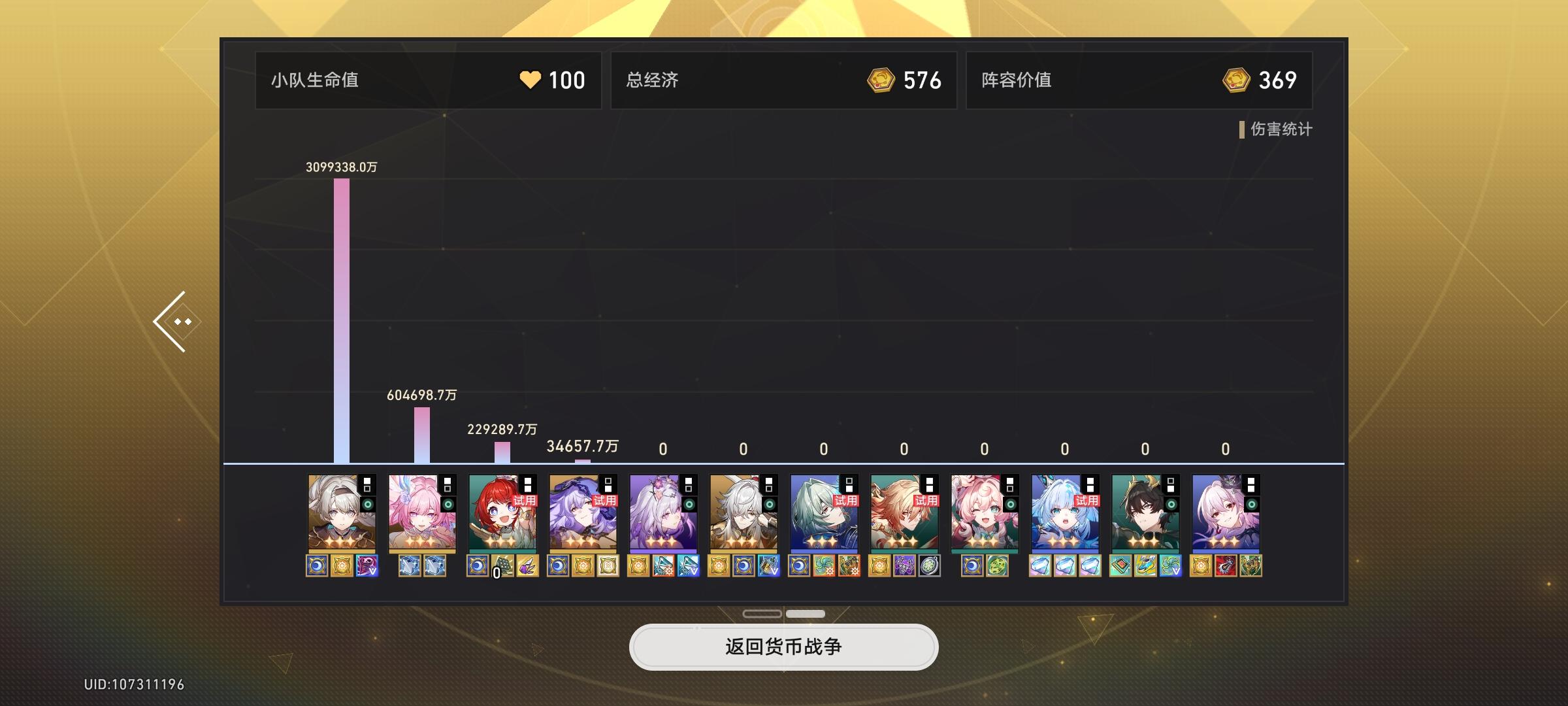The image size is (1568, 706).
Task: Select the second page indicator bar below the panel
Action: pyautogui.click(x=805, y=614)
